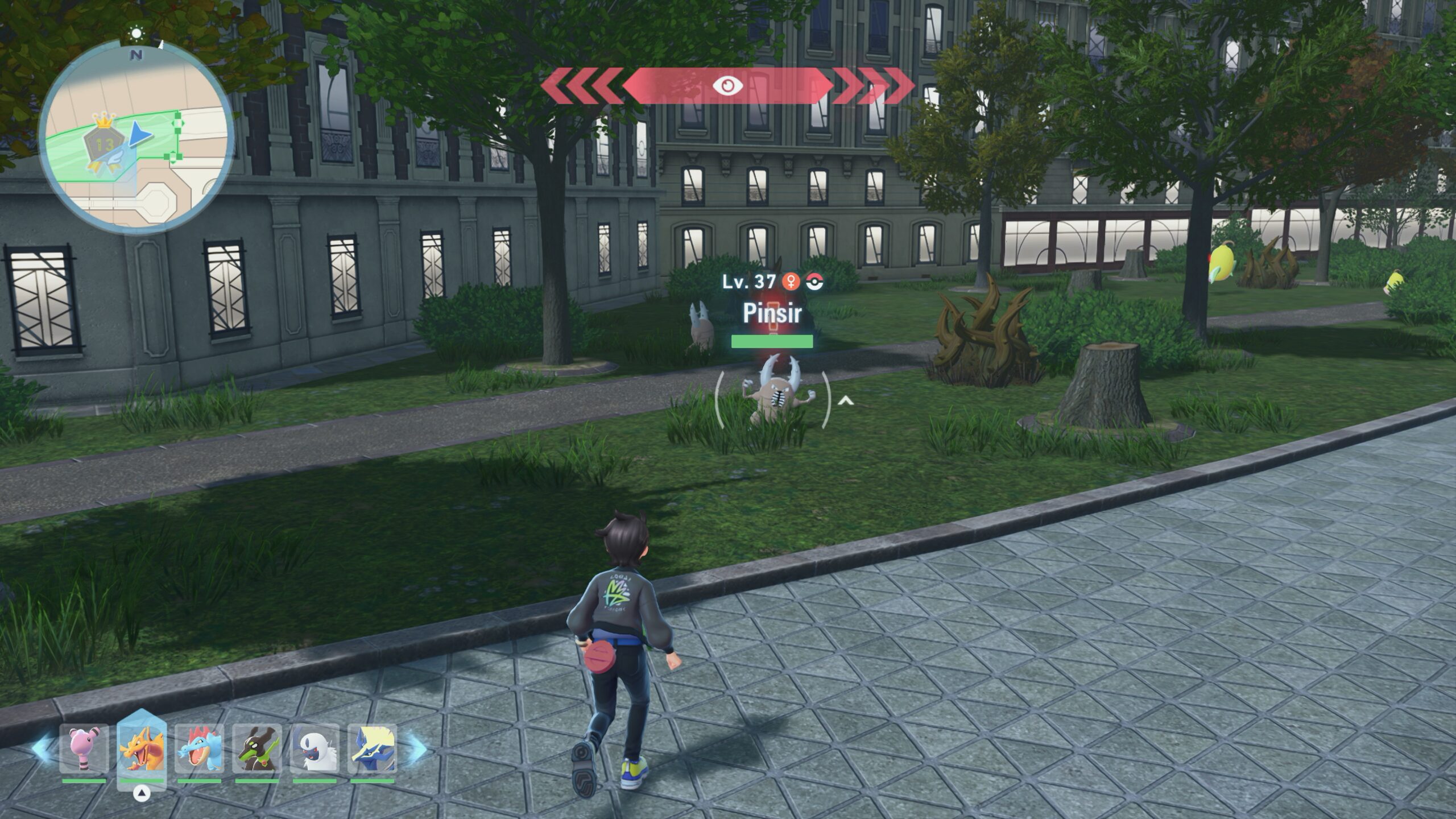
Task: Switch to Feraligatr in the party
Action: 199,748
